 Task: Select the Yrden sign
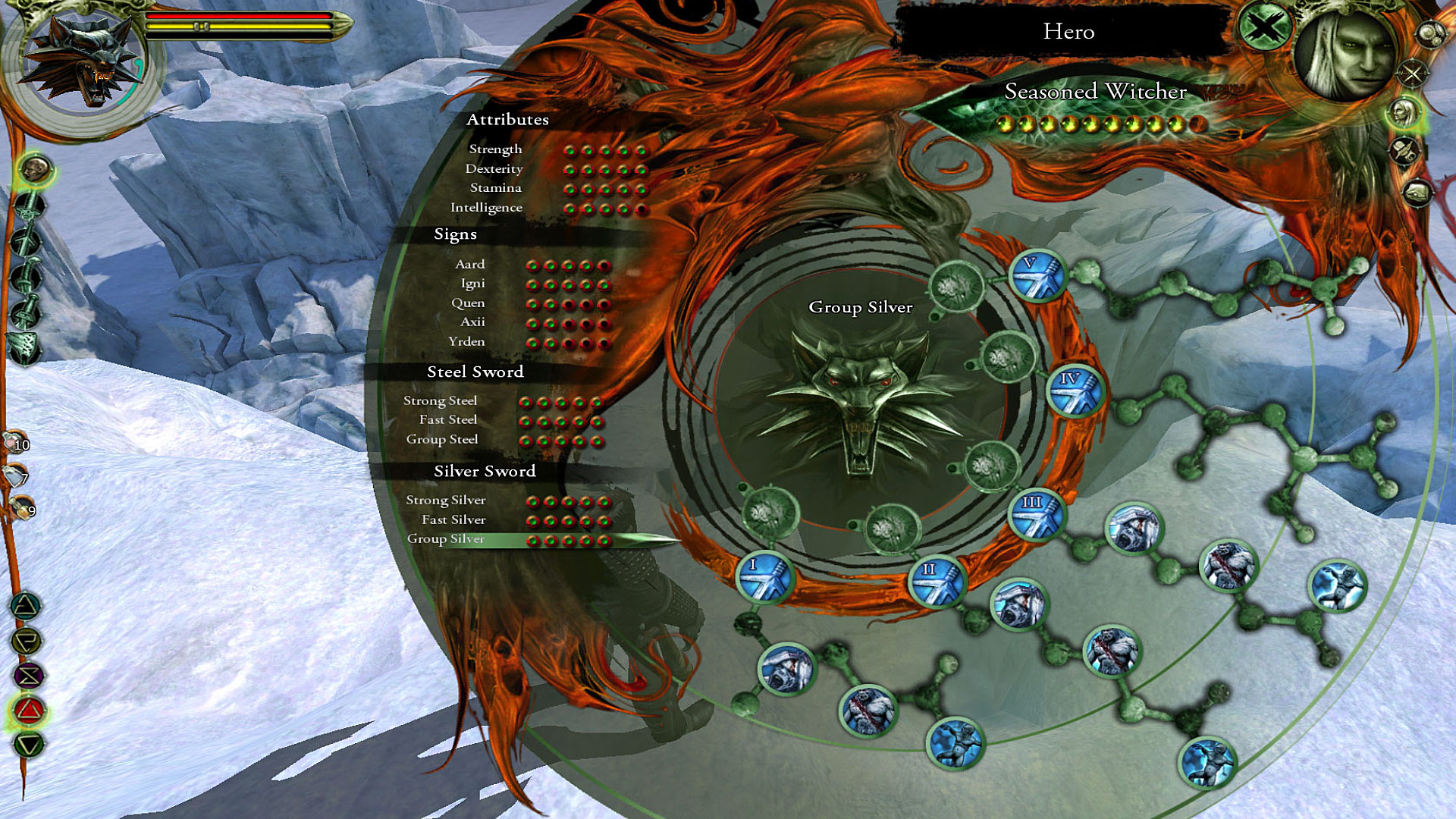[466, 342]
